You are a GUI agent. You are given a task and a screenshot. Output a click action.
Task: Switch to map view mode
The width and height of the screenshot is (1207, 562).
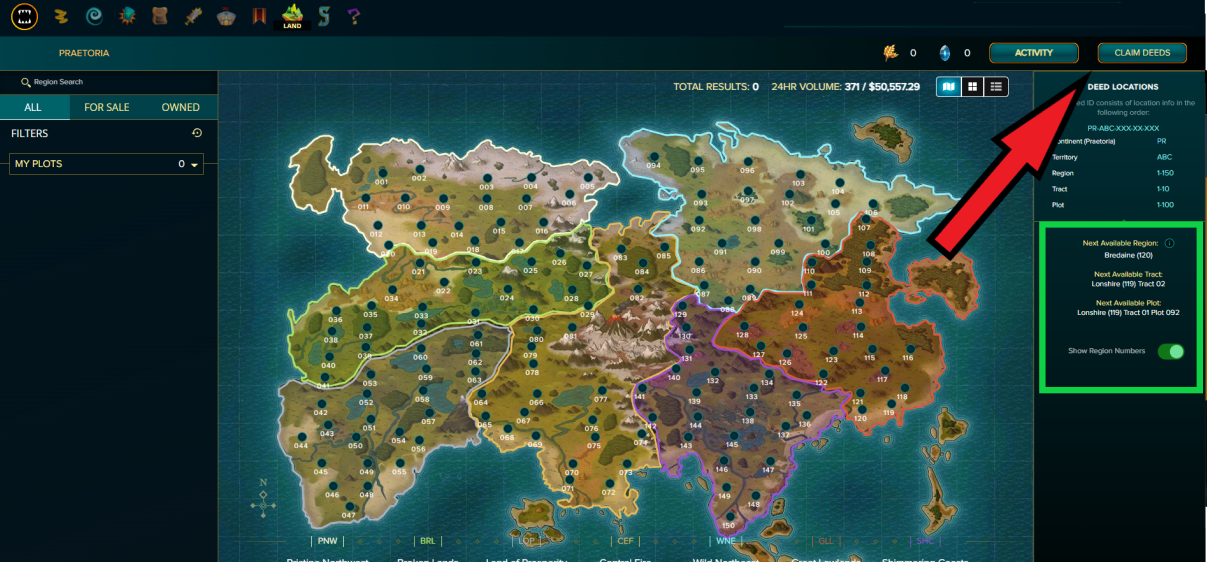[x=948, y=87]
